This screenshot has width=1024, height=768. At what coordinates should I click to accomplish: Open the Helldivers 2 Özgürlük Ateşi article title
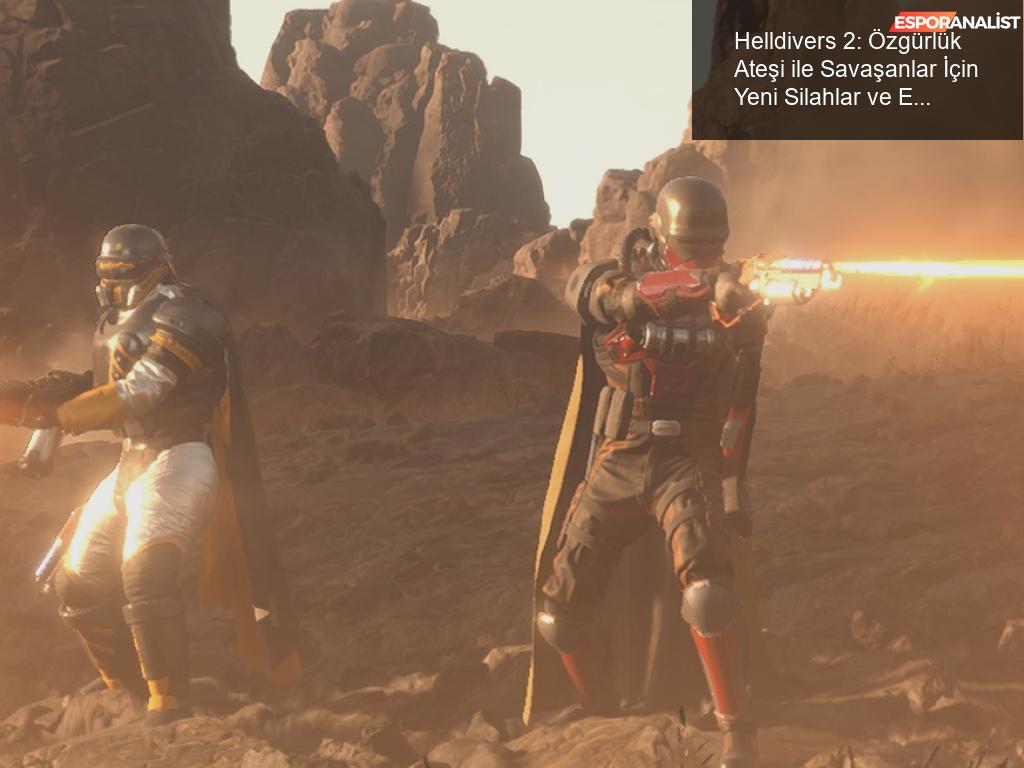(856, 70)
